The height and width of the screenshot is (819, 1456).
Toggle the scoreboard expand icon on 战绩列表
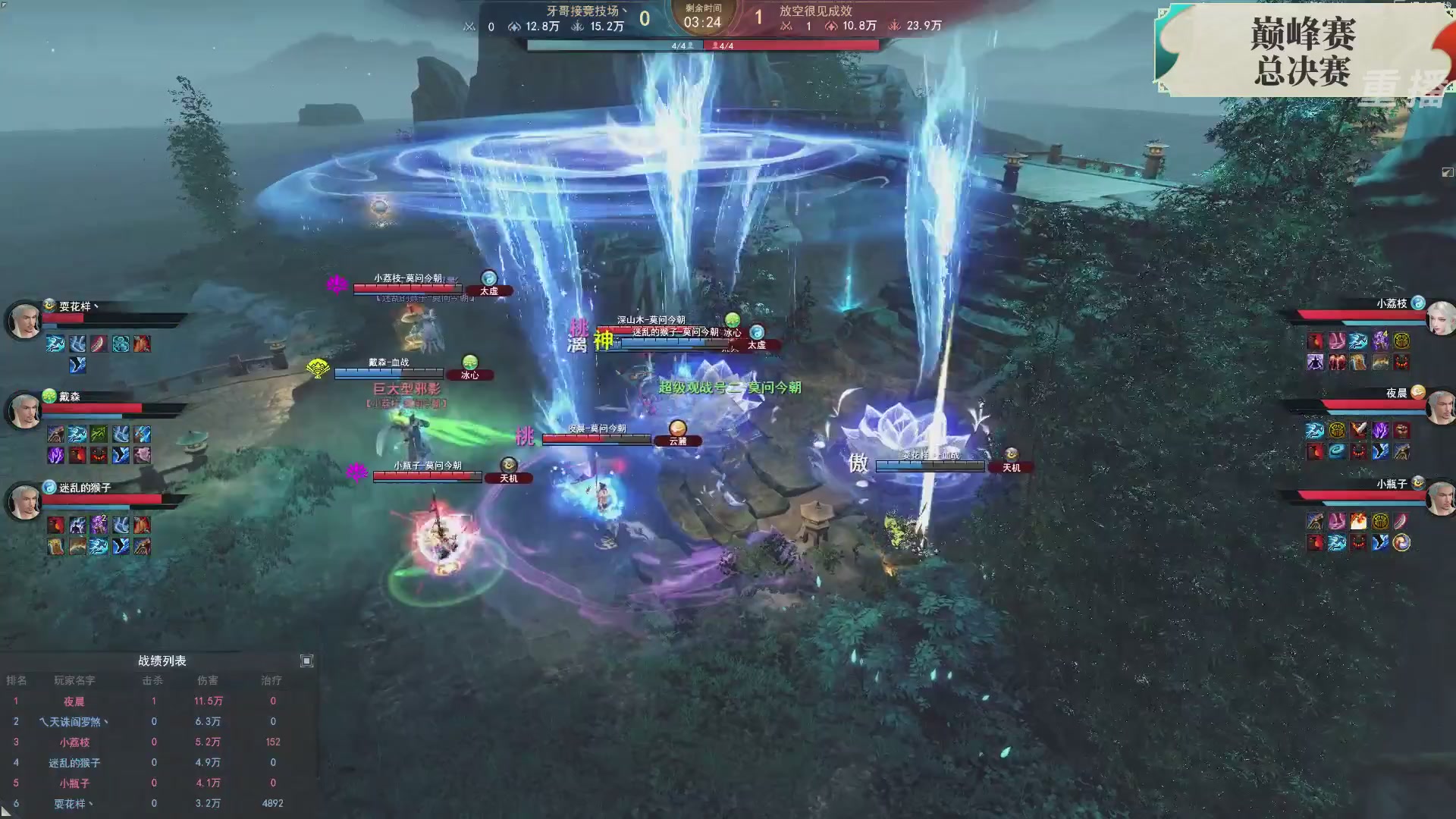click(x=306, y=661)
